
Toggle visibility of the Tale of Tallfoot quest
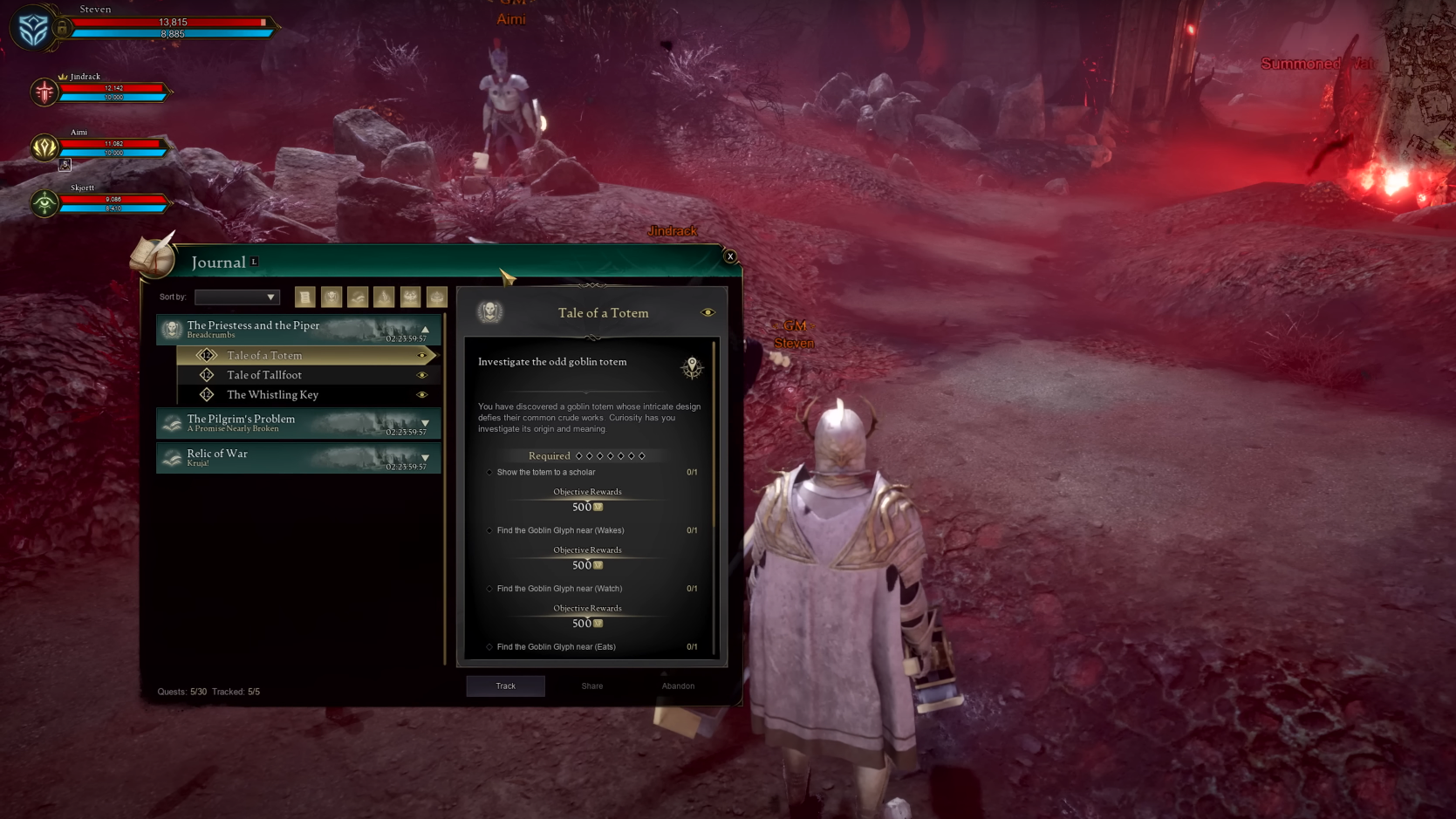click(x=424, y=375)
